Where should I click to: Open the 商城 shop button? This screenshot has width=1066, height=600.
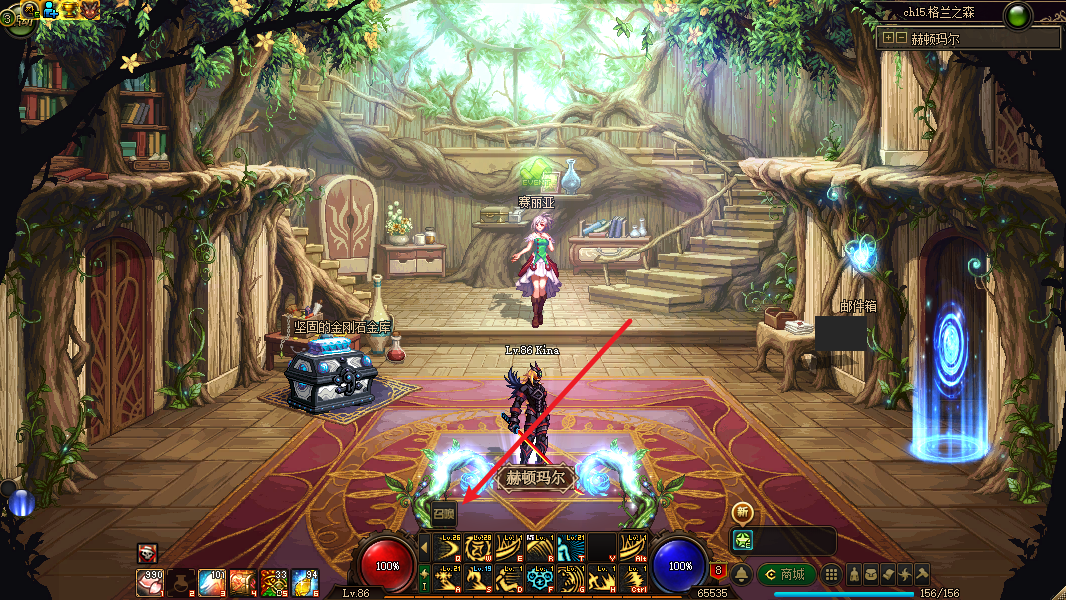[x=786, y=574]
